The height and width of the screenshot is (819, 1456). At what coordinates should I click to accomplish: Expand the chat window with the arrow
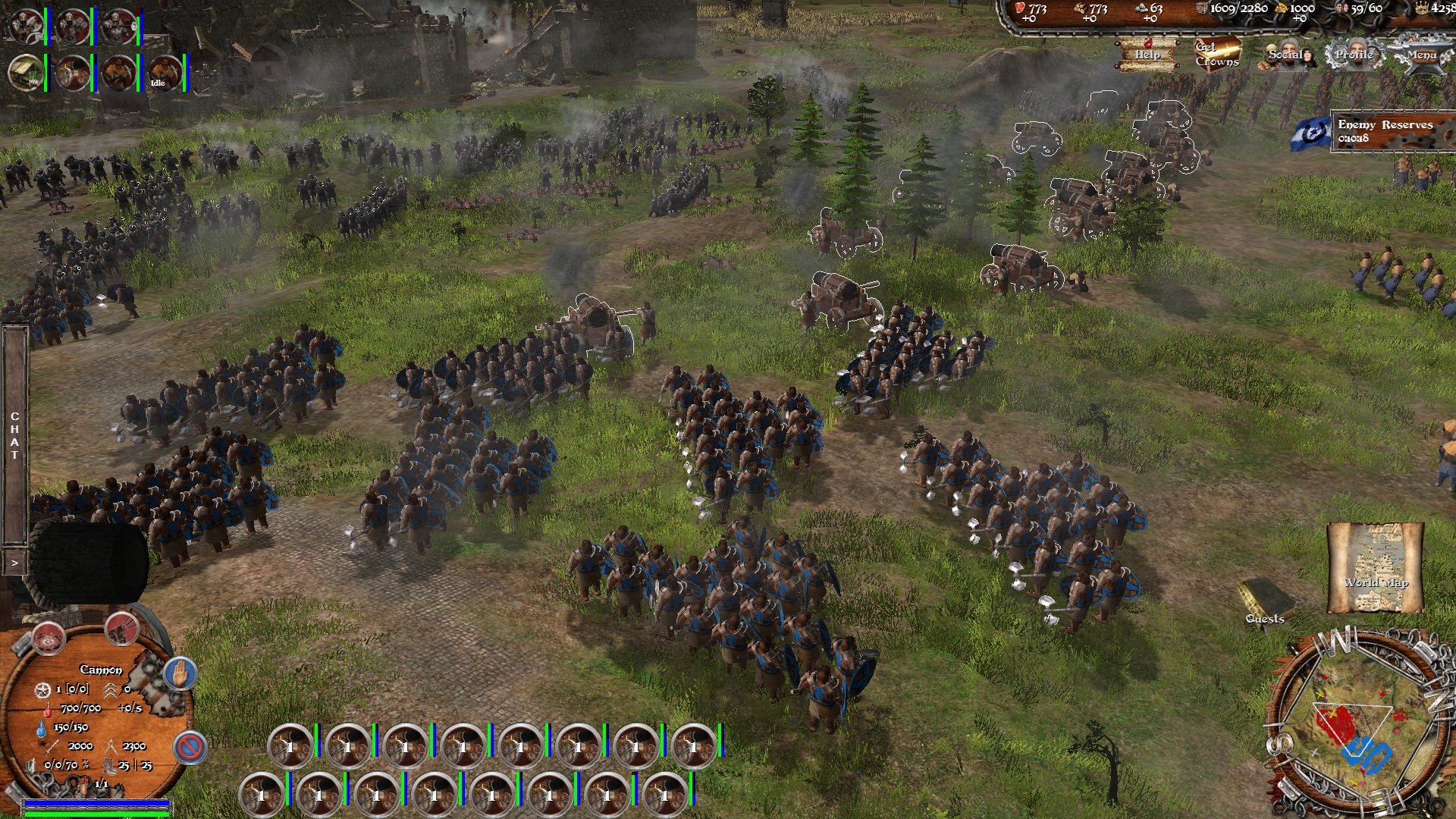click(14, 563)
